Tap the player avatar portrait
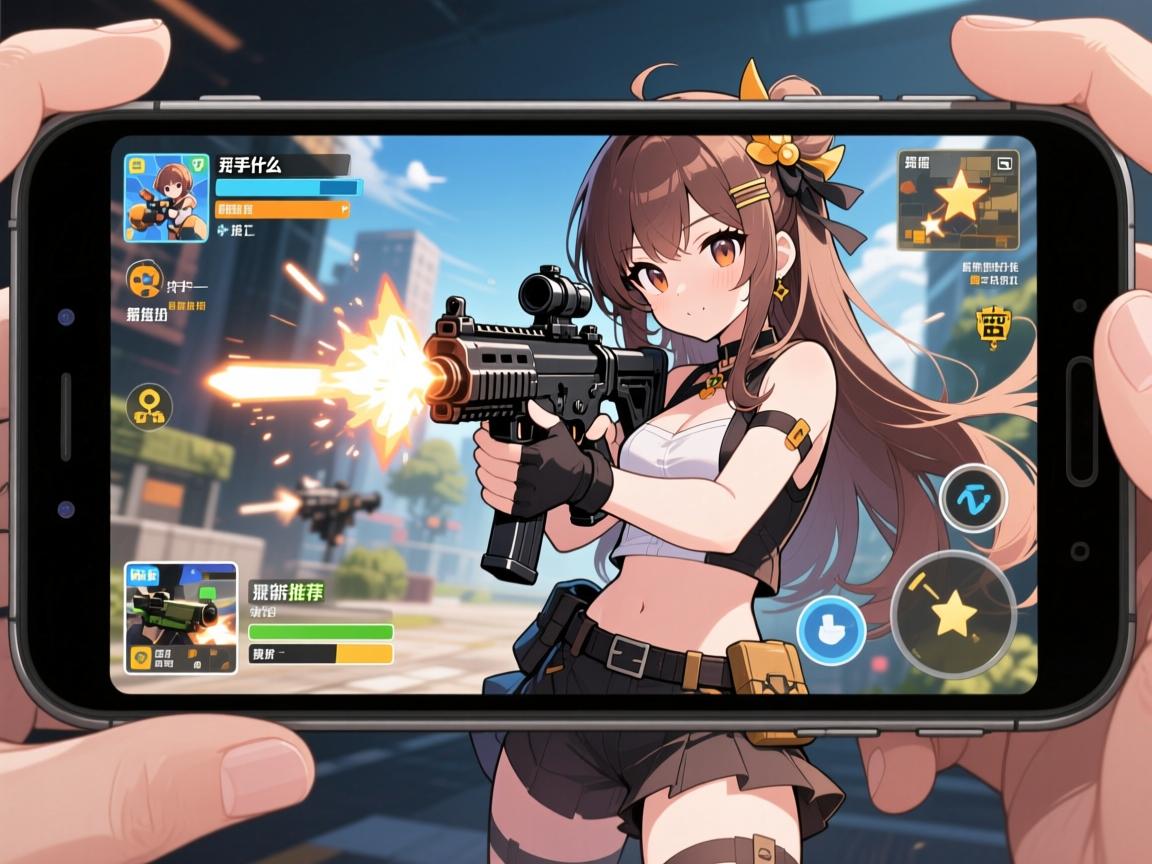Viewport: 1152px width, 864px height. click(166, 198)
